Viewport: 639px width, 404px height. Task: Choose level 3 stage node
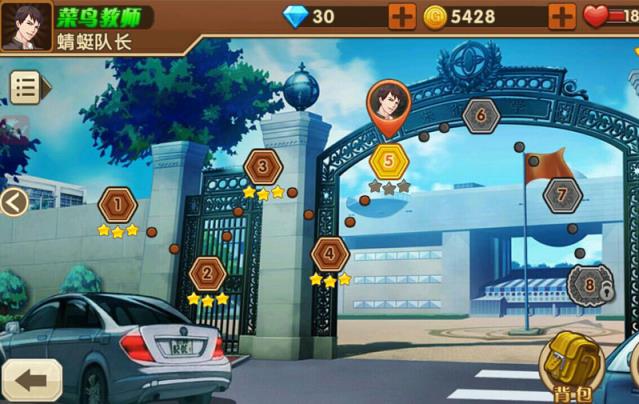coord(263,167)
